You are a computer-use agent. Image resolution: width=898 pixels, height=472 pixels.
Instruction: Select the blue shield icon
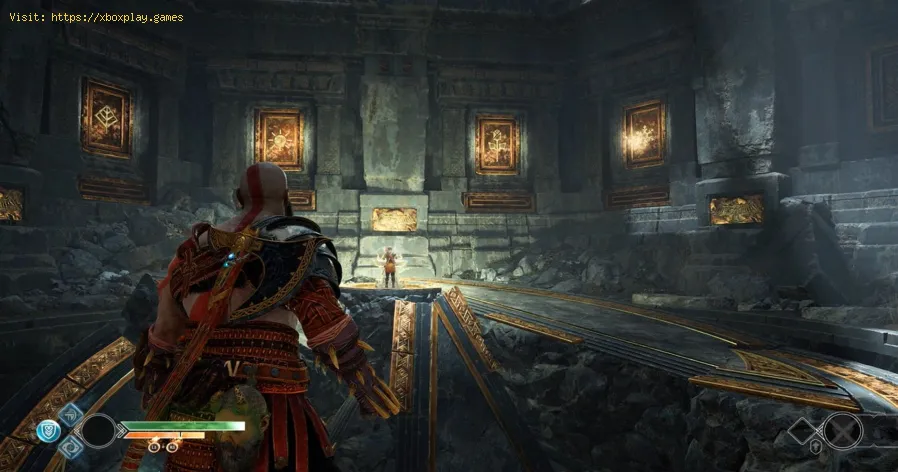pos(49,429)
